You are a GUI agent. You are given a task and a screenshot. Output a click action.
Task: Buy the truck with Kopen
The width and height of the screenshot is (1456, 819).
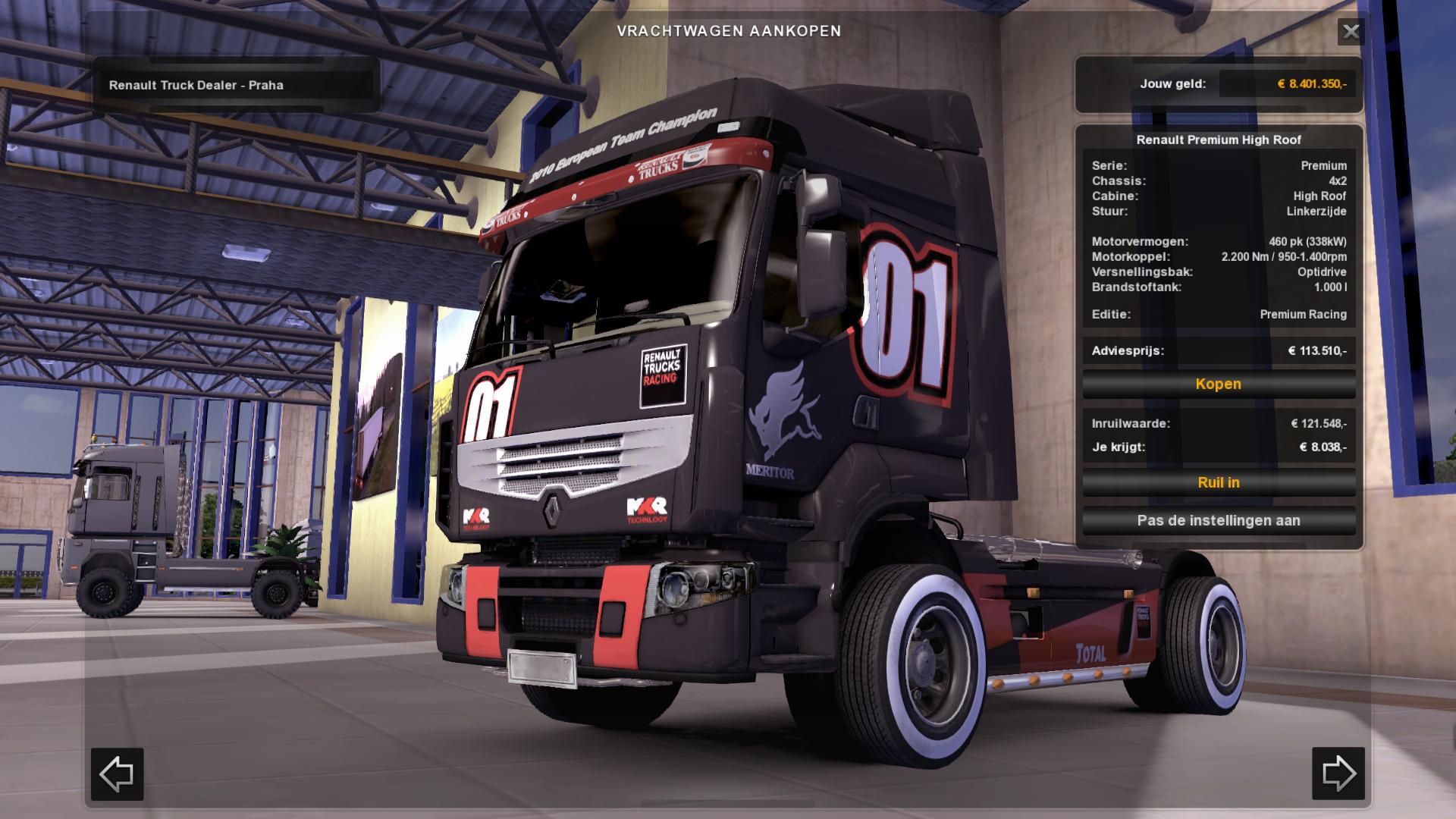tap(1219, 384)
